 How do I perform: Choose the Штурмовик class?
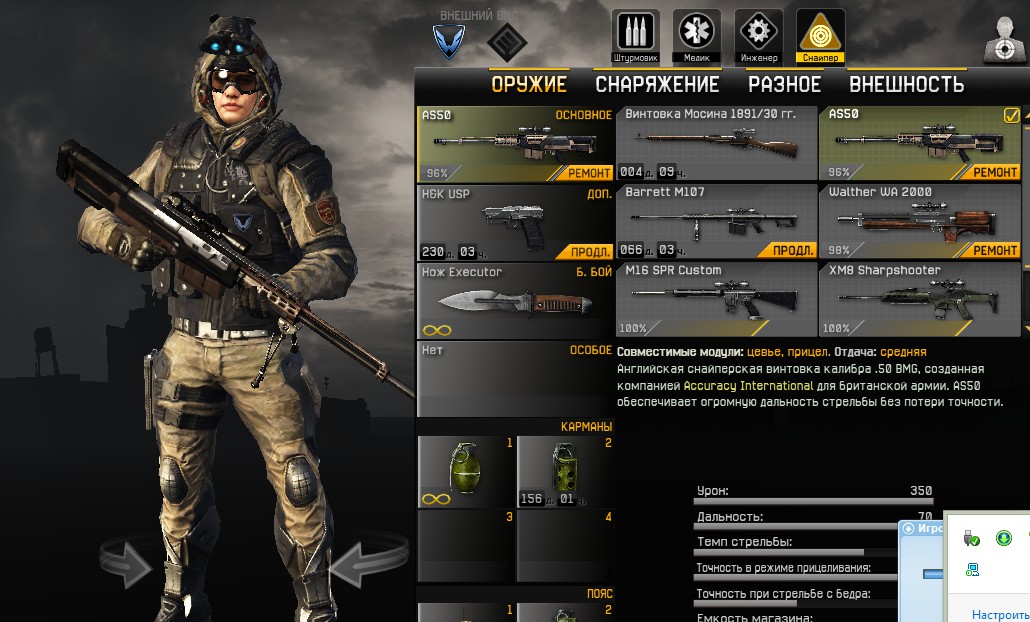(635, 36)
